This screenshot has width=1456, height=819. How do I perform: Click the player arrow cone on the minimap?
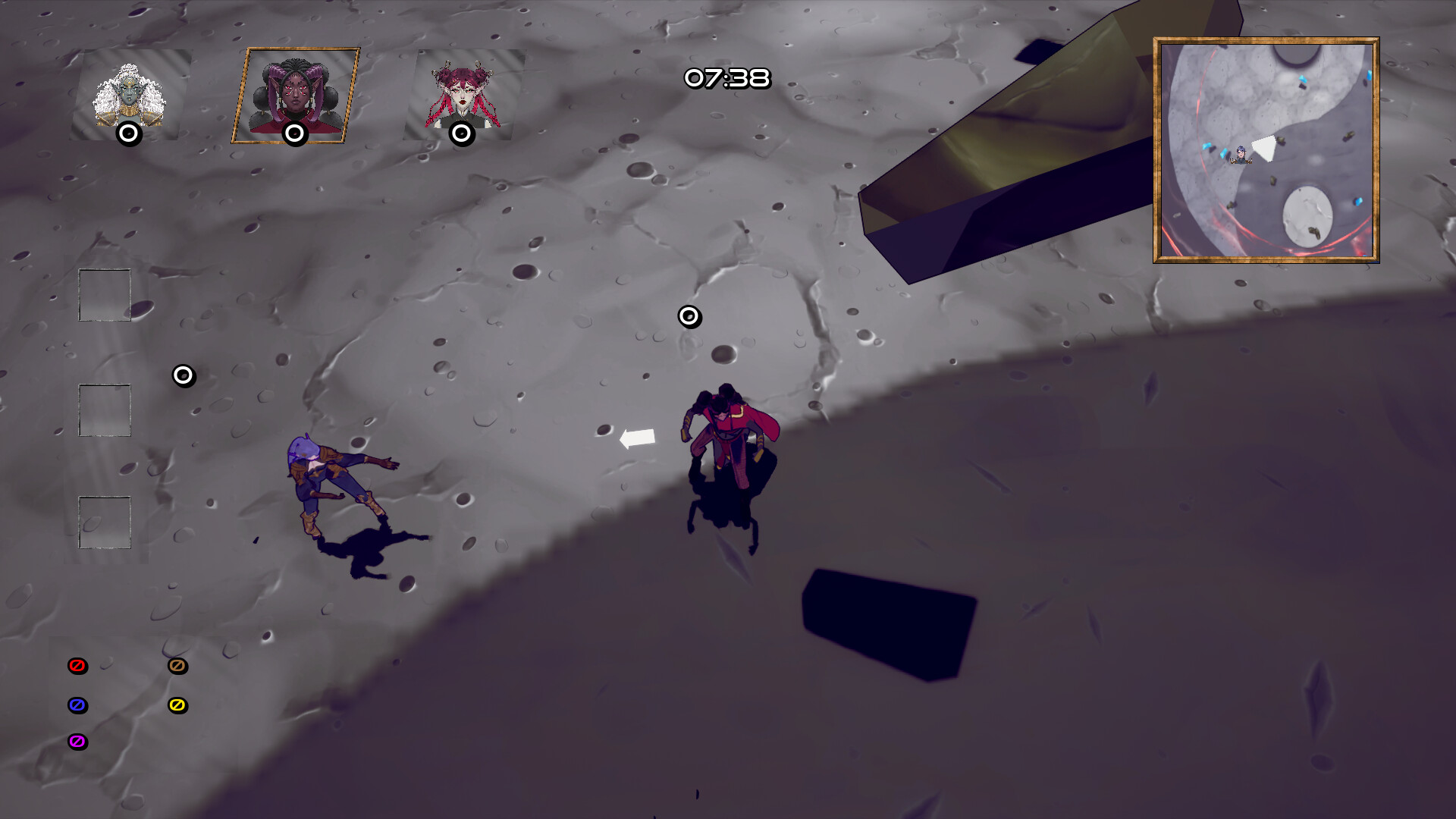click(x=1265, y=146)
